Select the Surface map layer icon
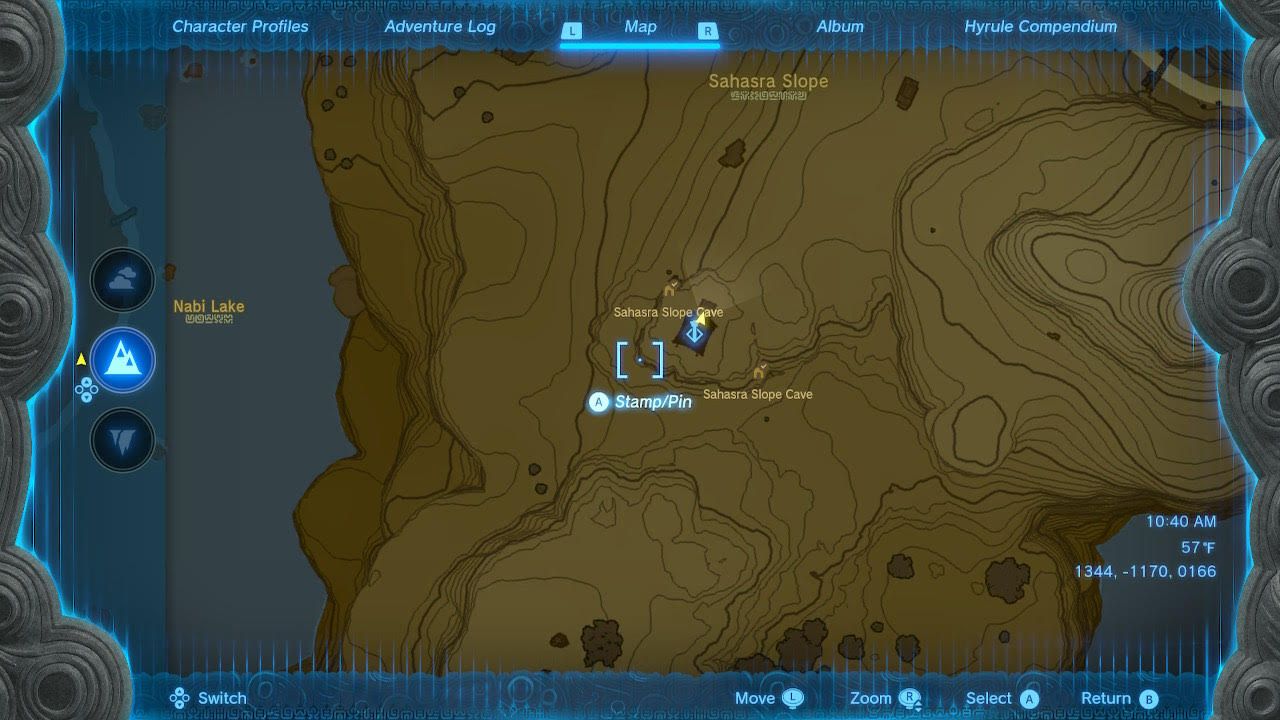 [122, 361]
